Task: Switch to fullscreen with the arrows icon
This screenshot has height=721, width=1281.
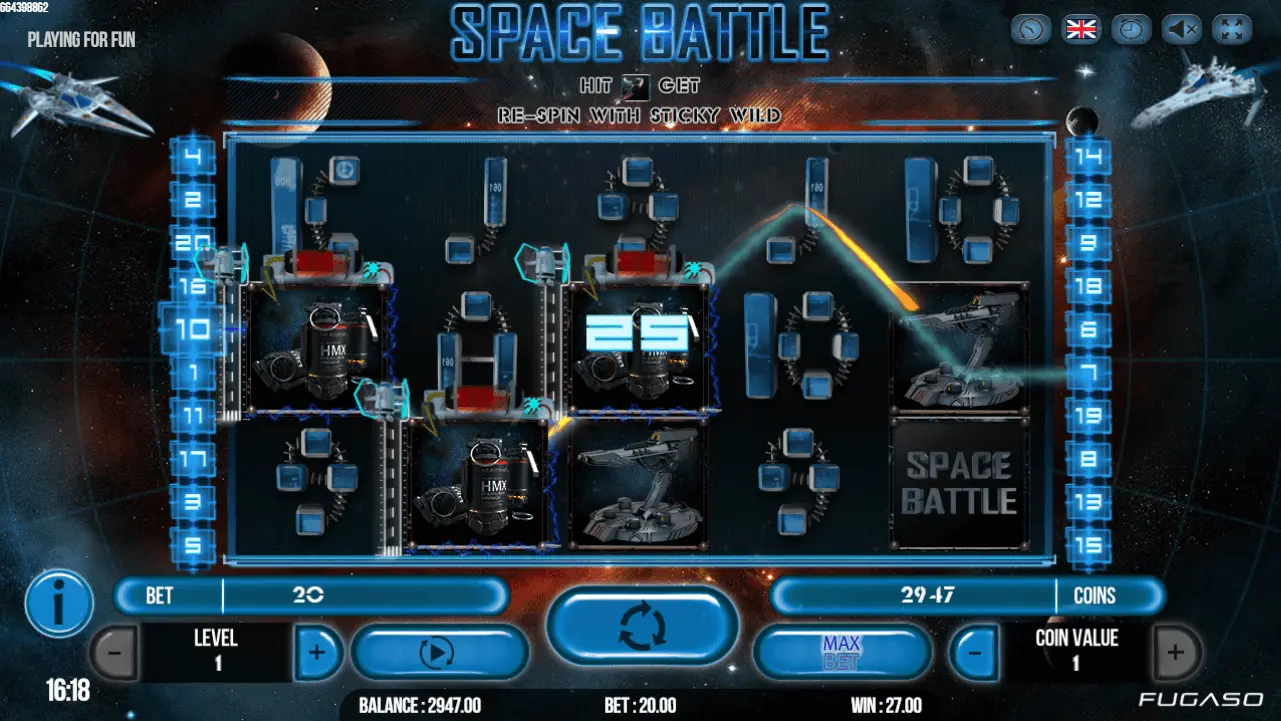Action: (x=1232, y=29)
